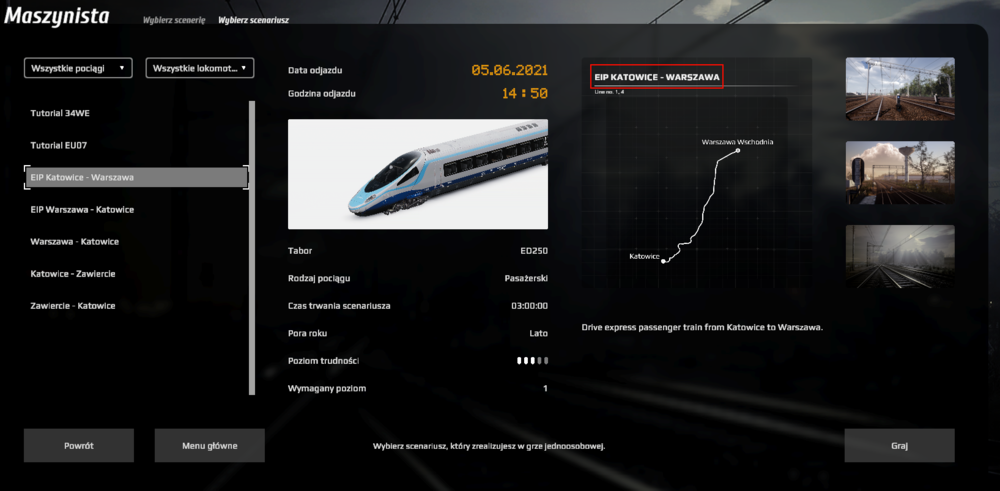Open the Wszystkie pociągi dropdown
This screenshot has width=1000, height=491.
point(79,68)
